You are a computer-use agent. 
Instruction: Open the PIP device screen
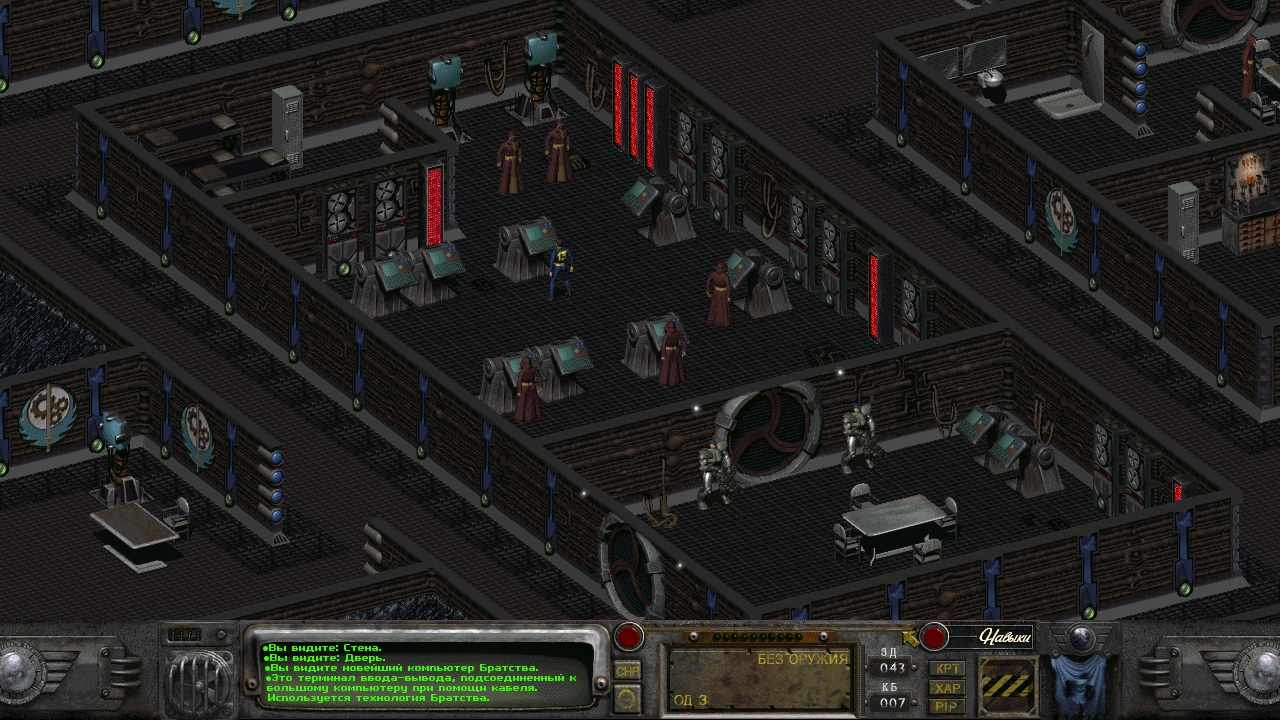946,706
